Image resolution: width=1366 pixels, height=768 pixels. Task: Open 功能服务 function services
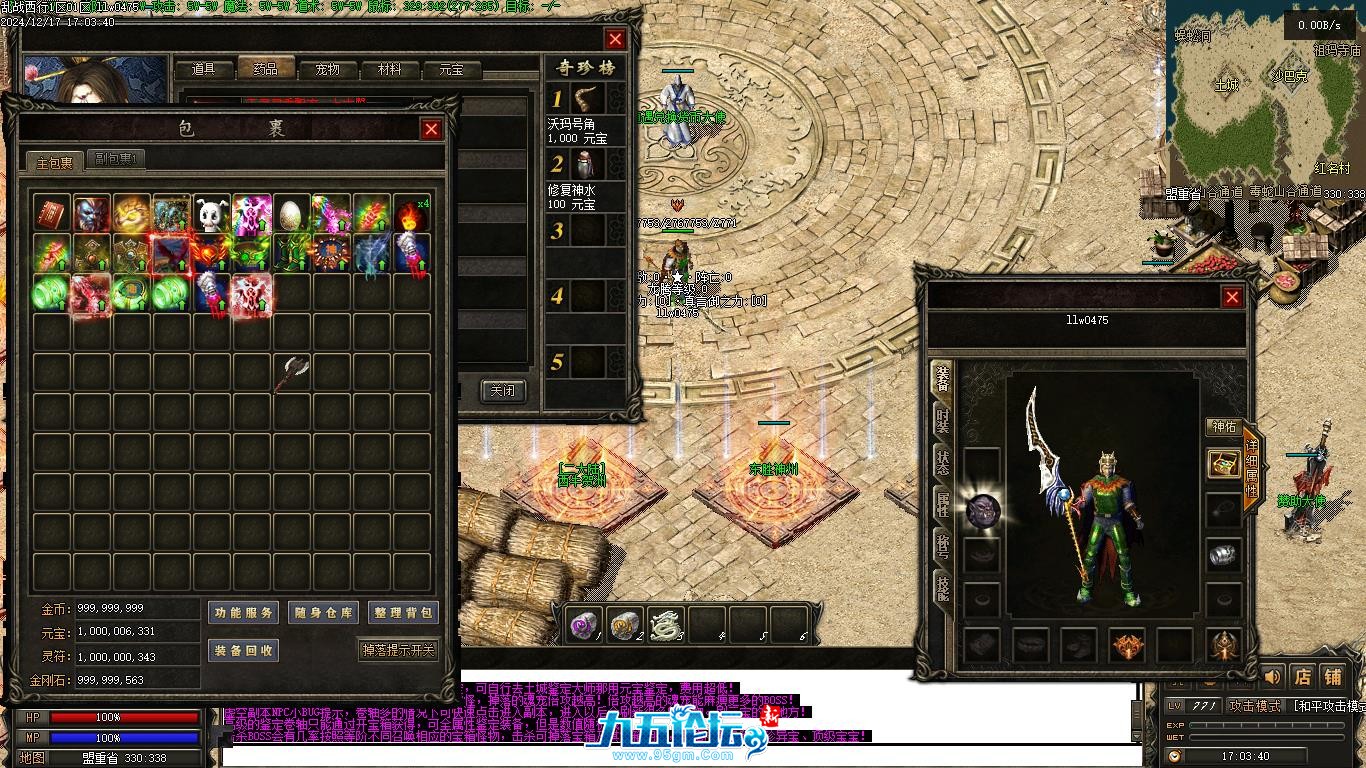[243, 613]
